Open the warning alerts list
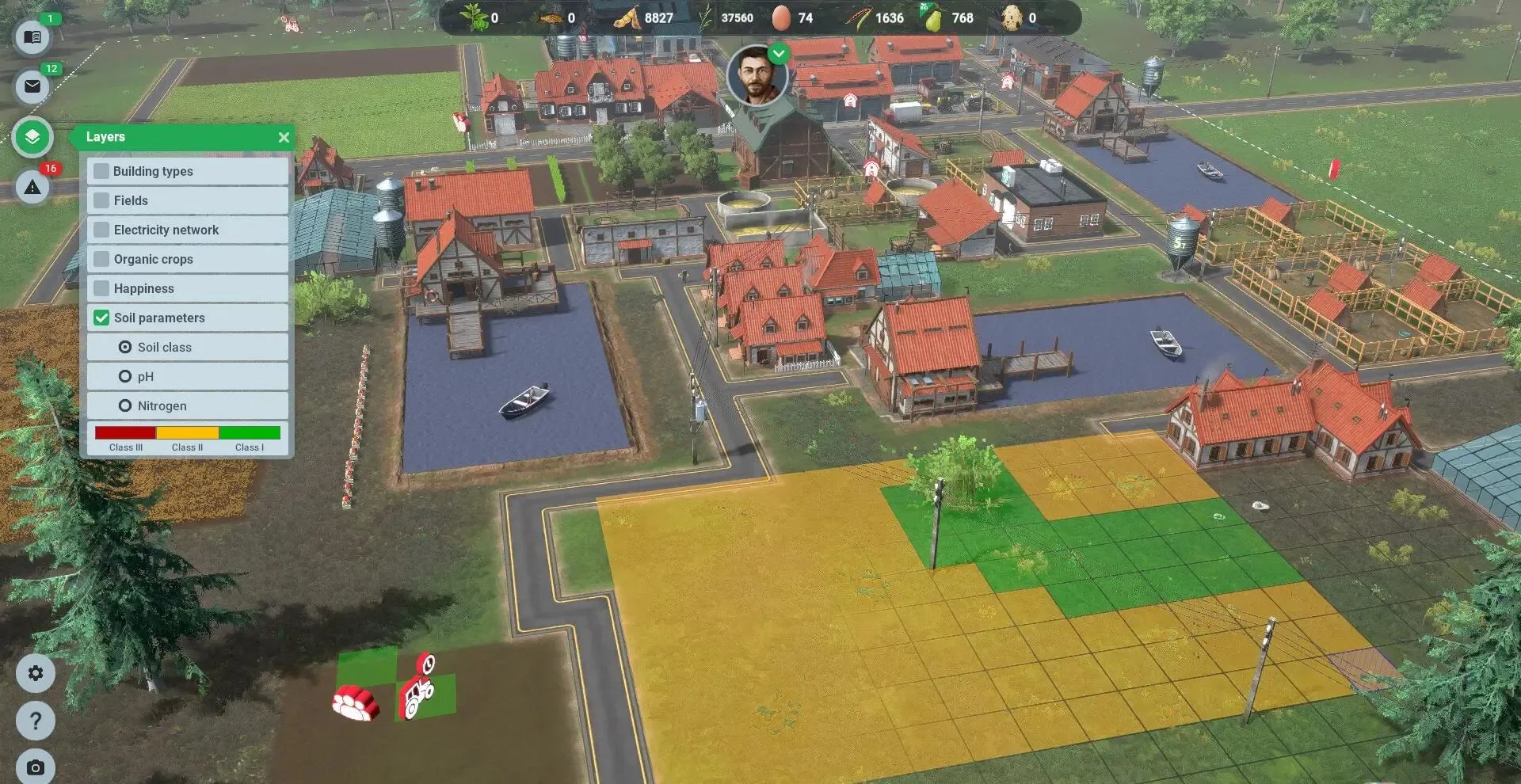The image size is (1521, 784). point(32,188)
